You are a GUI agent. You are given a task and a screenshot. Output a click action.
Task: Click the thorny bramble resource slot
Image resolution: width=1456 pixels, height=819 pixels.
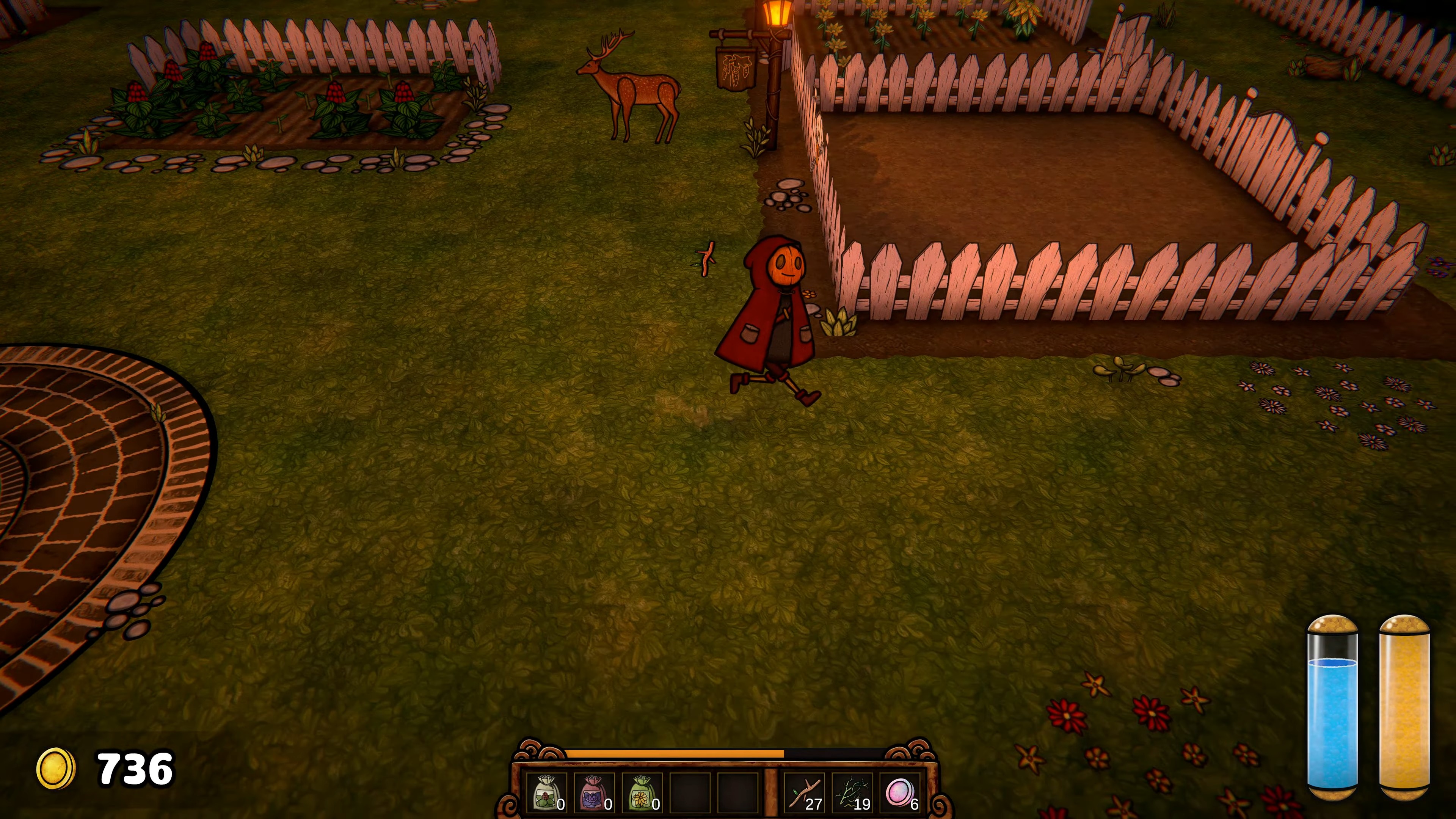click(x=852, y=792)
